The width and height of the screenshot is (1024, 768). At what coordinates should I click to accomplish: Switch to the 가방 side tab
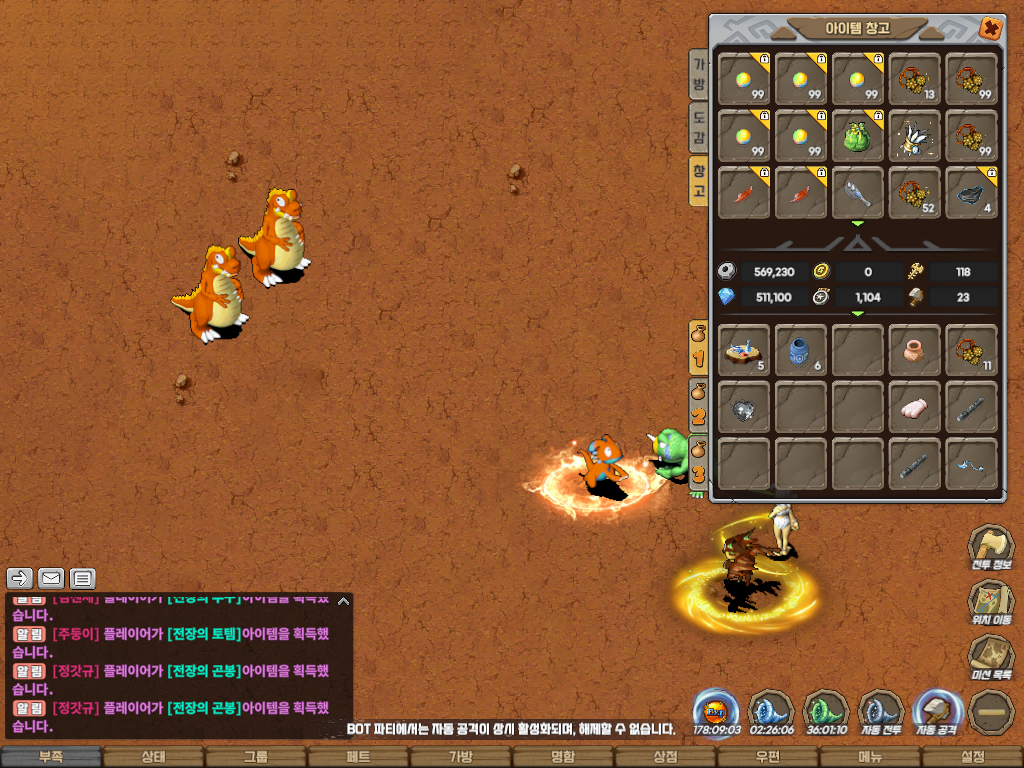pos(699,74)
